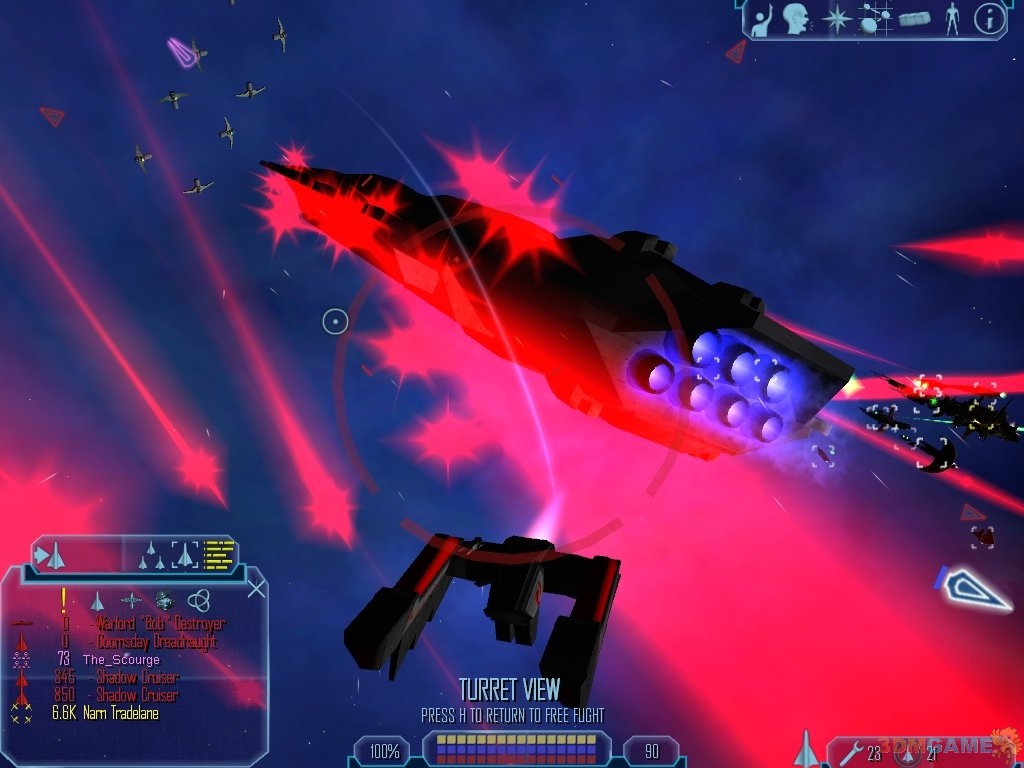This screenshot has height=768, width=1024.
Task: Open the cargo inventory icon
Action: 914,18
